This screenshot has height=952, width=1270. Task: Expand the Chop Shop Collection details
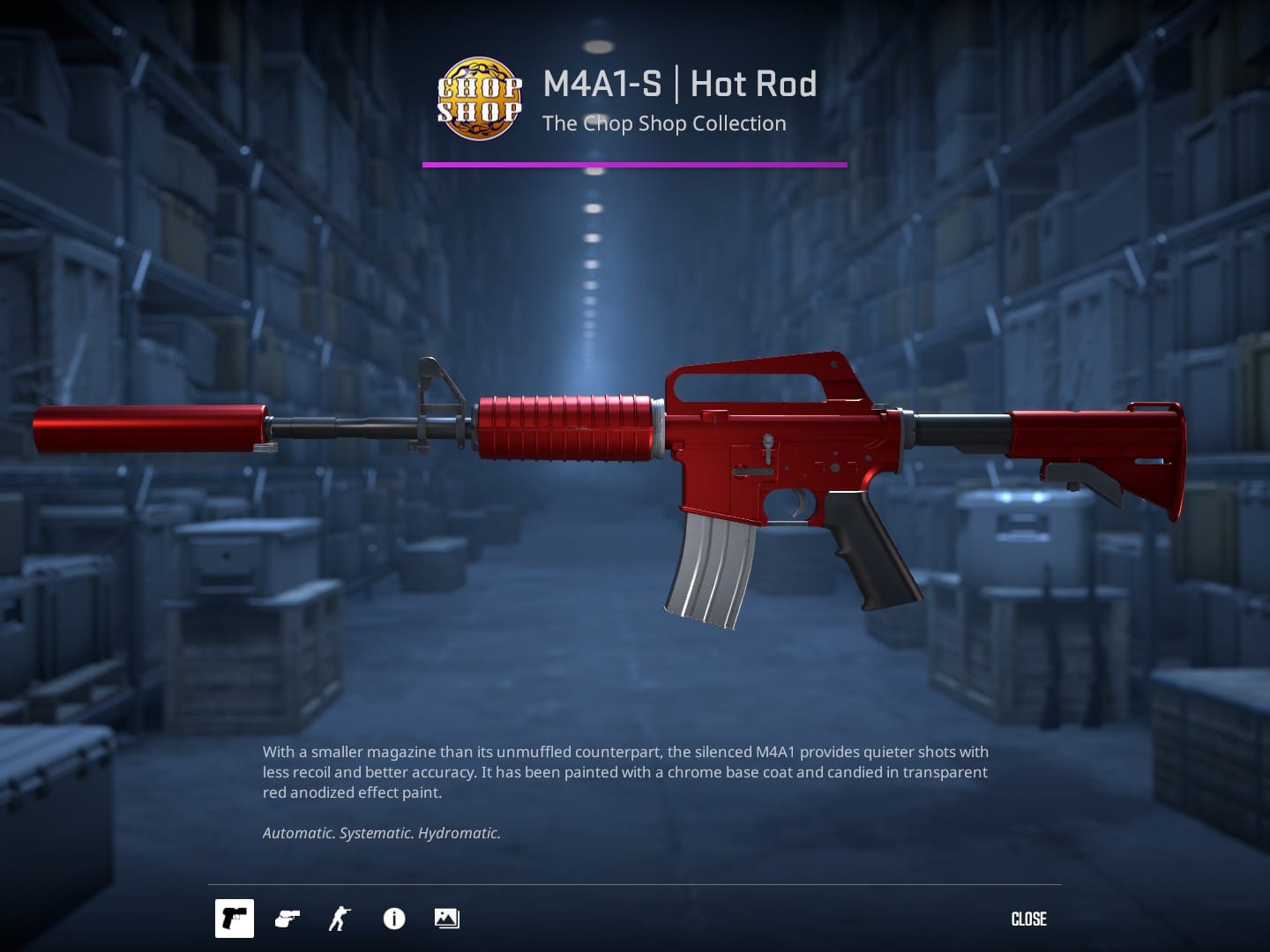click(664, 123)
